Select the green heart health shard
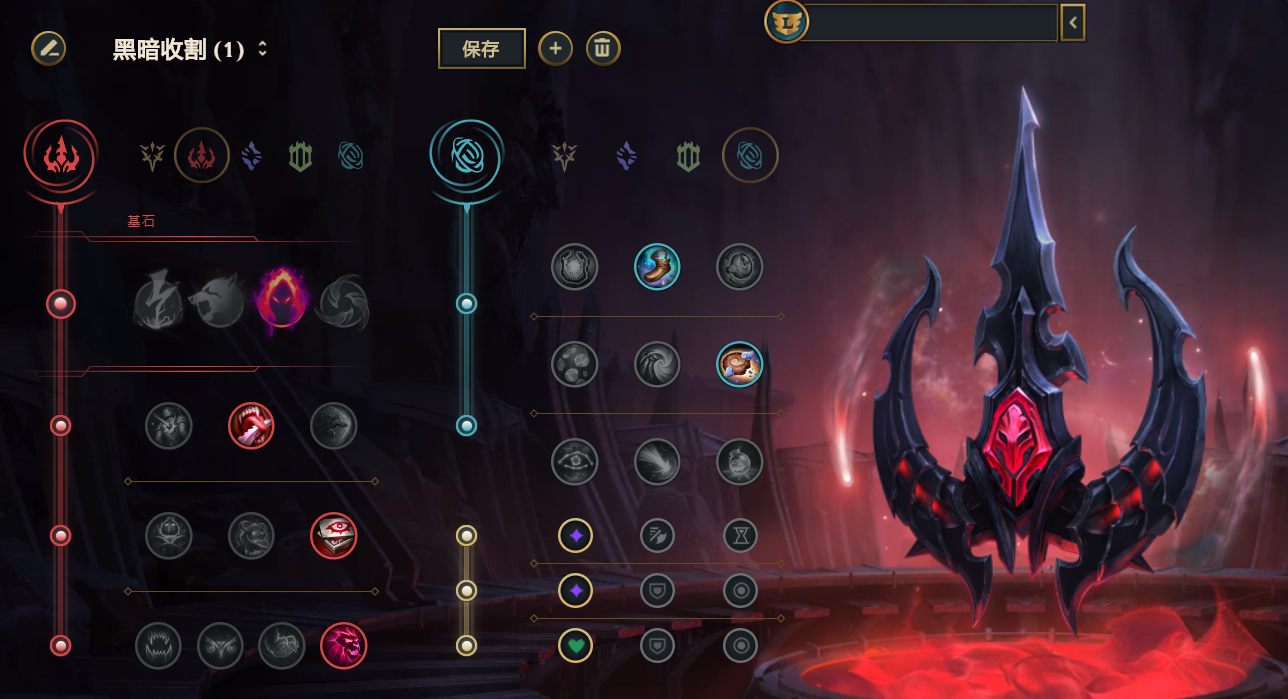 coord(575,646)
